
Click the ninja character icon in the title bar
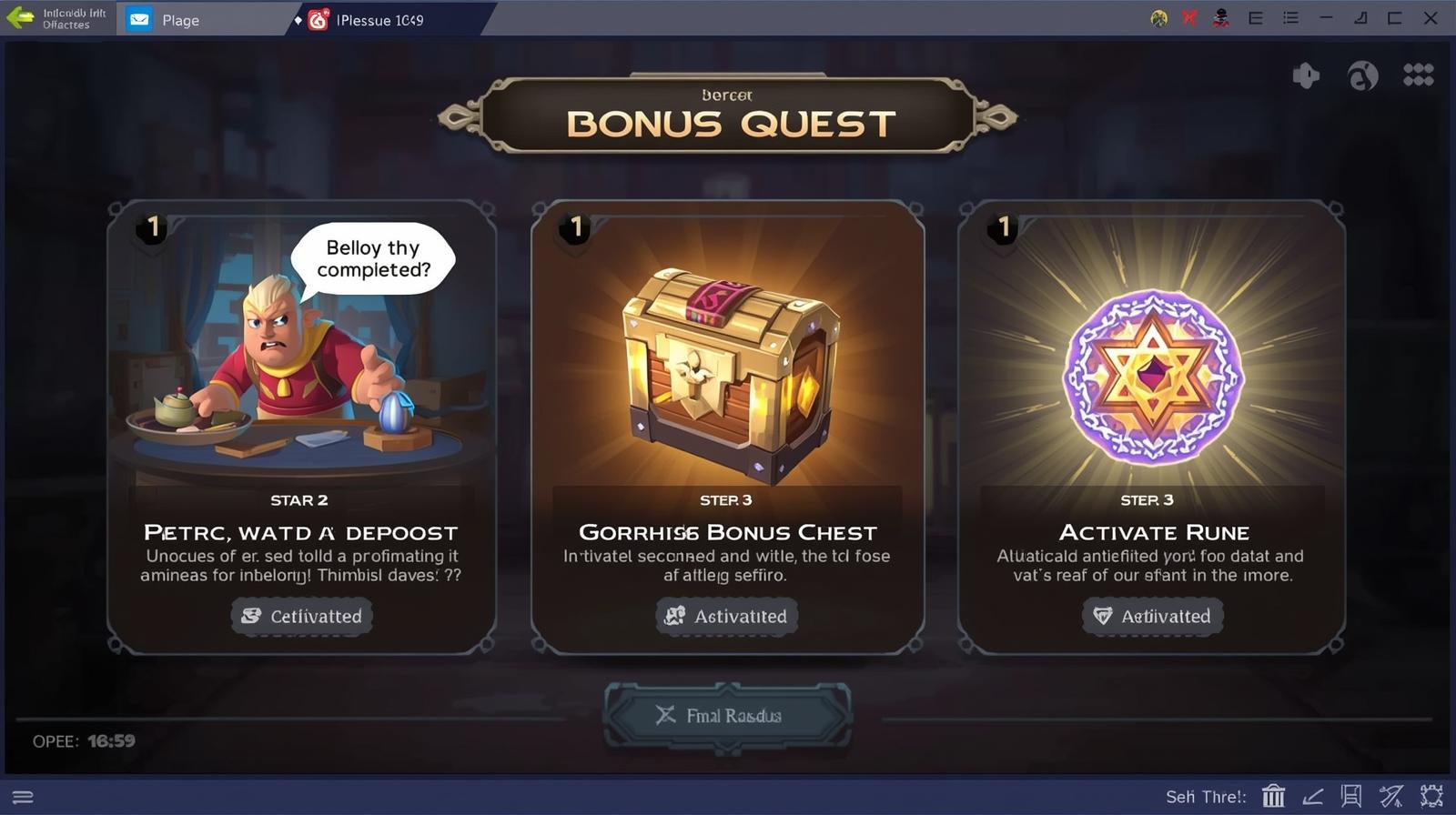pos(1220,18)
